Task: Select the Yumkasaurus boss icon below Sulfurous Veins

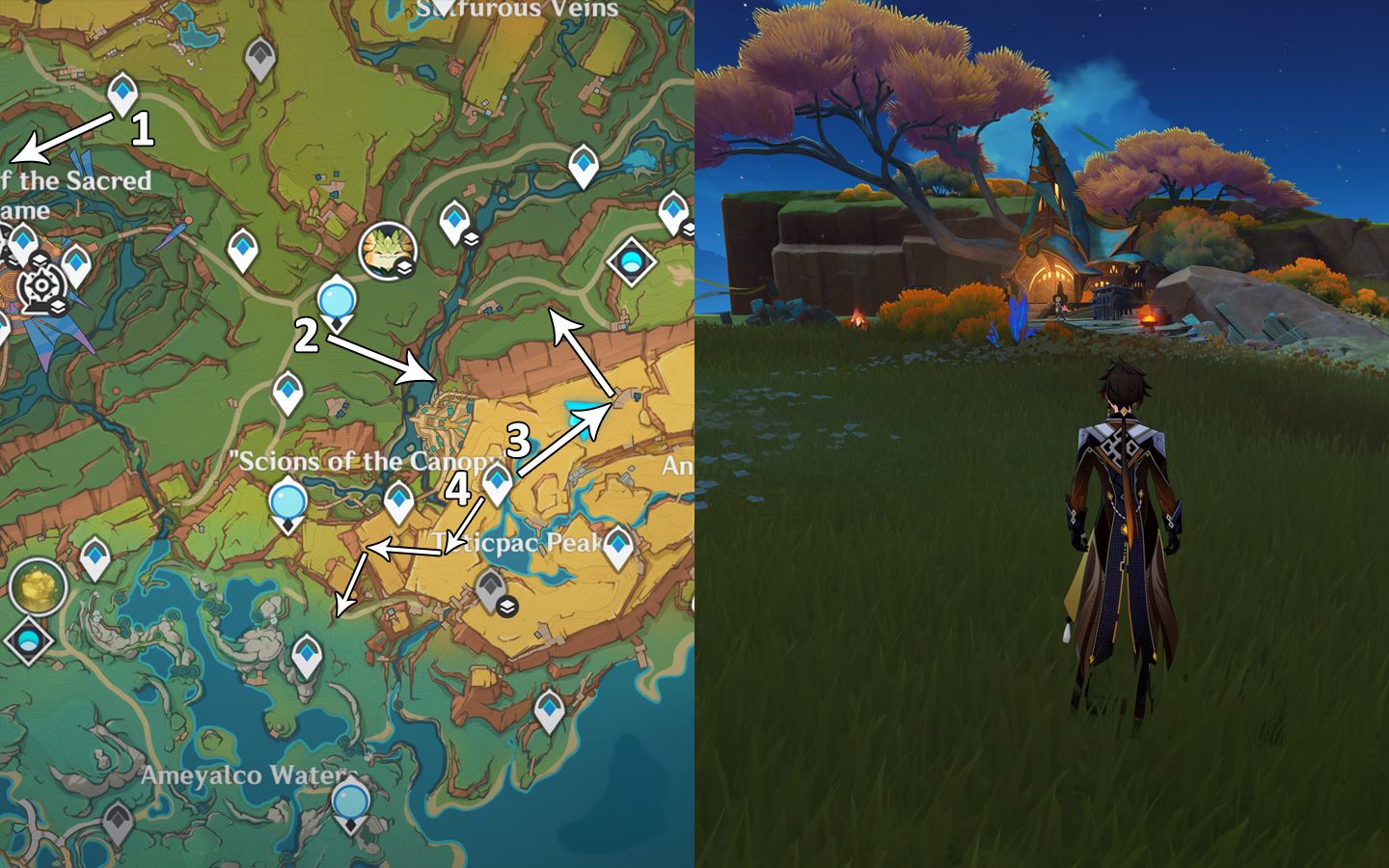Action: coord(389,251)
